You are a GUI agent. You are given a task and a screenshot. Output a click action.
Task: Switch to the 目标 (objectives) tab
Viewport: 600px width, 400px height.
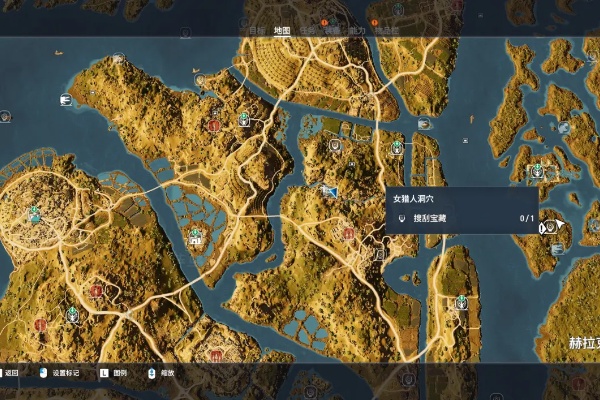point(258,30)
